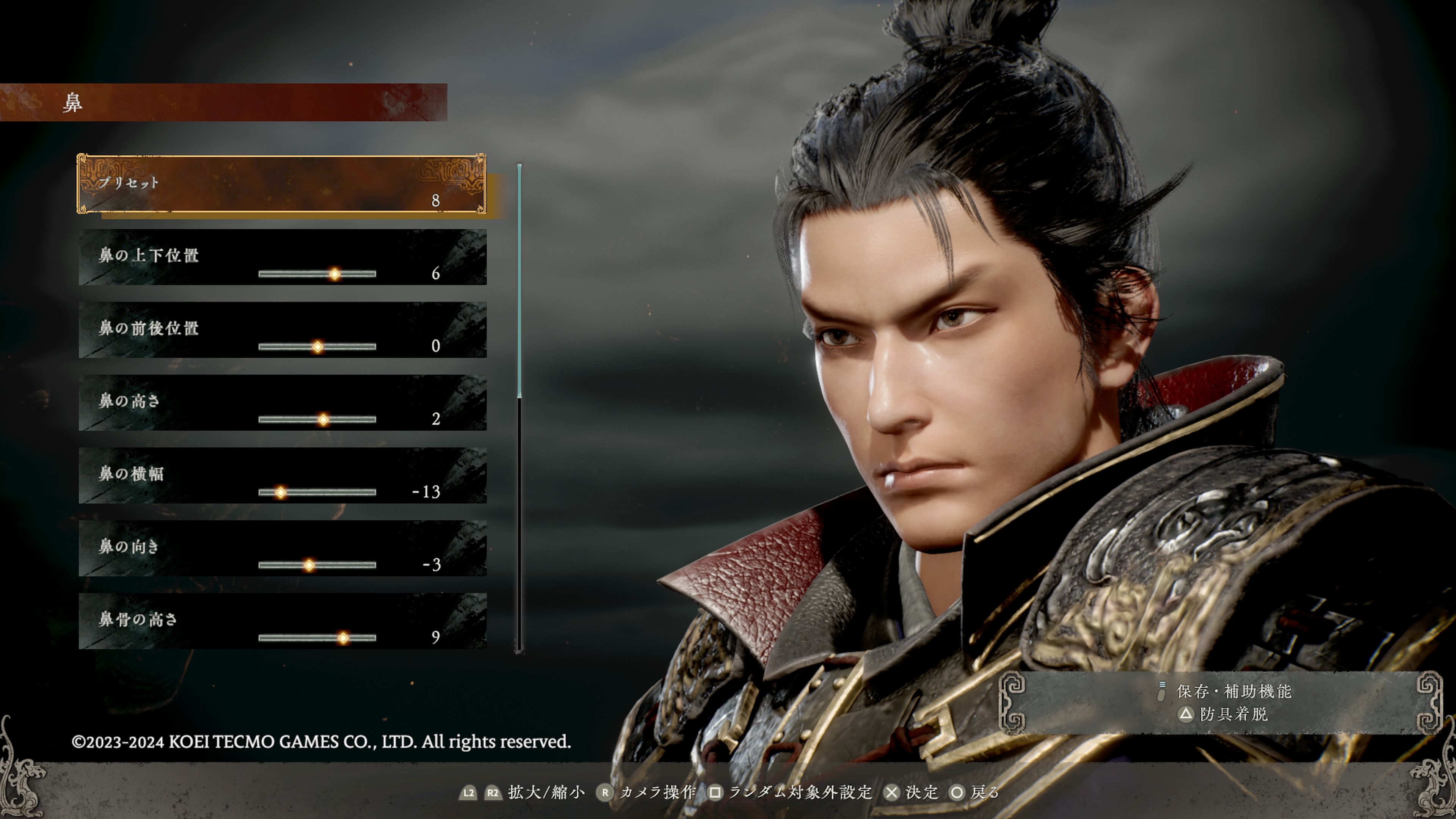Change the 鼻の向き slider

coord(317,565)
